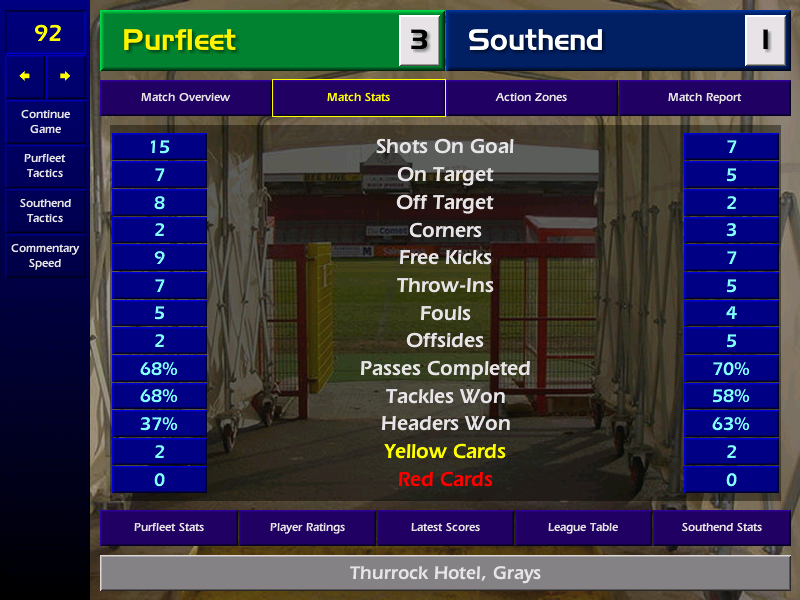View Purfleet Stats
The image size is (800, 600).
(168, 527)
